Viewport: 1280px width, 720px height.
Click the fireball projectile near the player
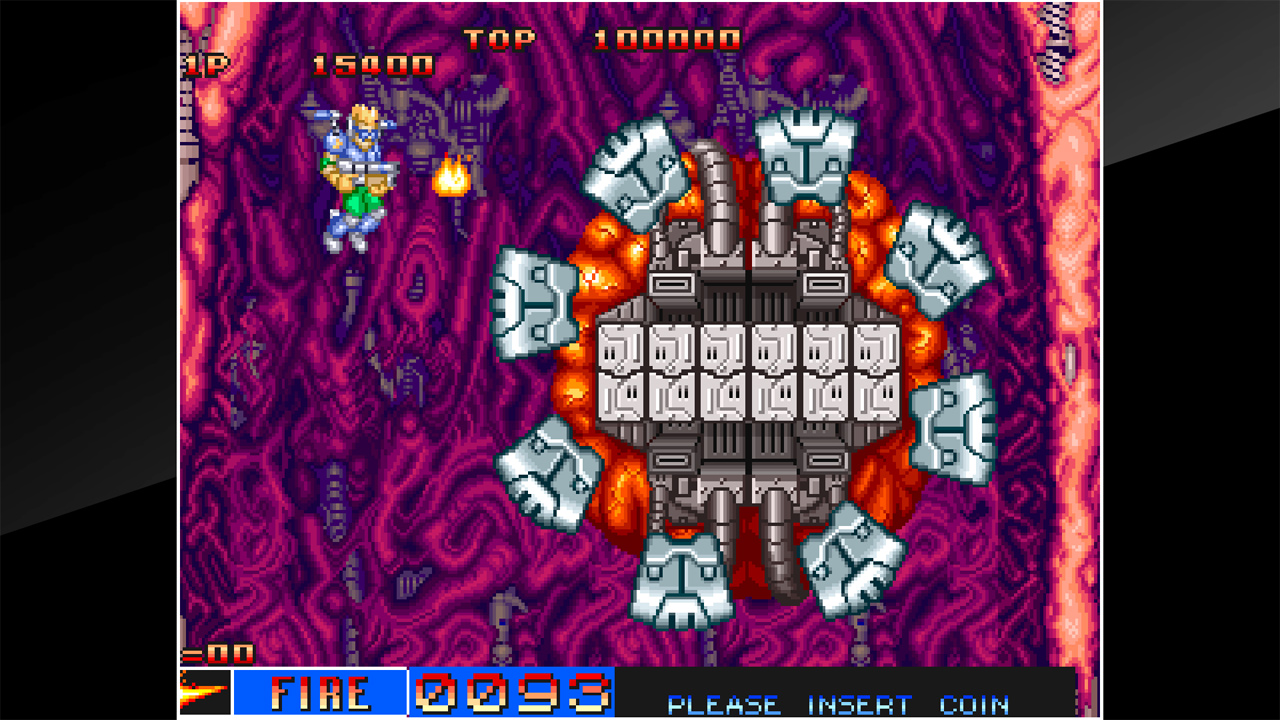tap(452, 177)
